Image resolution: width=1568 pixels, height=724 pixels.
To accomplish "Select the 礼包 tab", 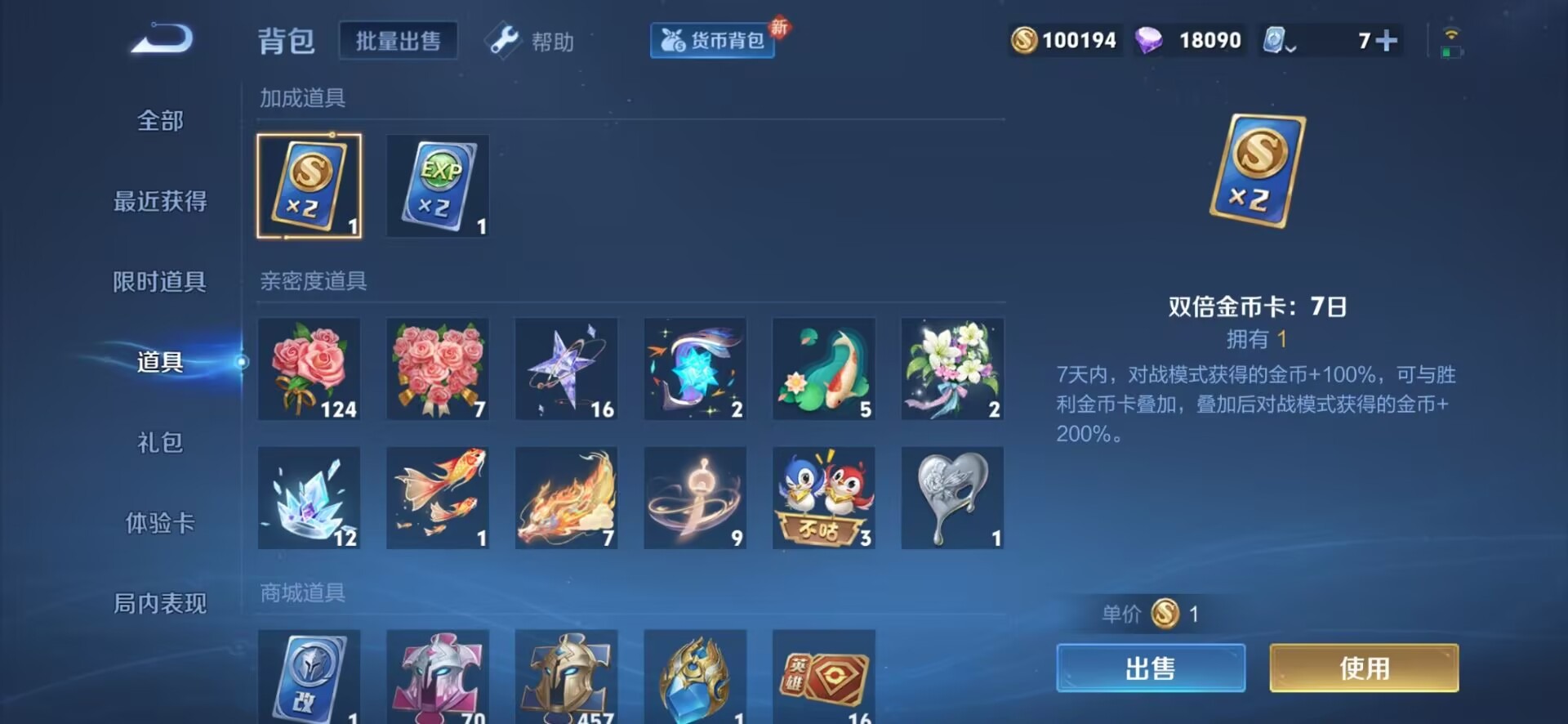I will (x=160, y=443).
